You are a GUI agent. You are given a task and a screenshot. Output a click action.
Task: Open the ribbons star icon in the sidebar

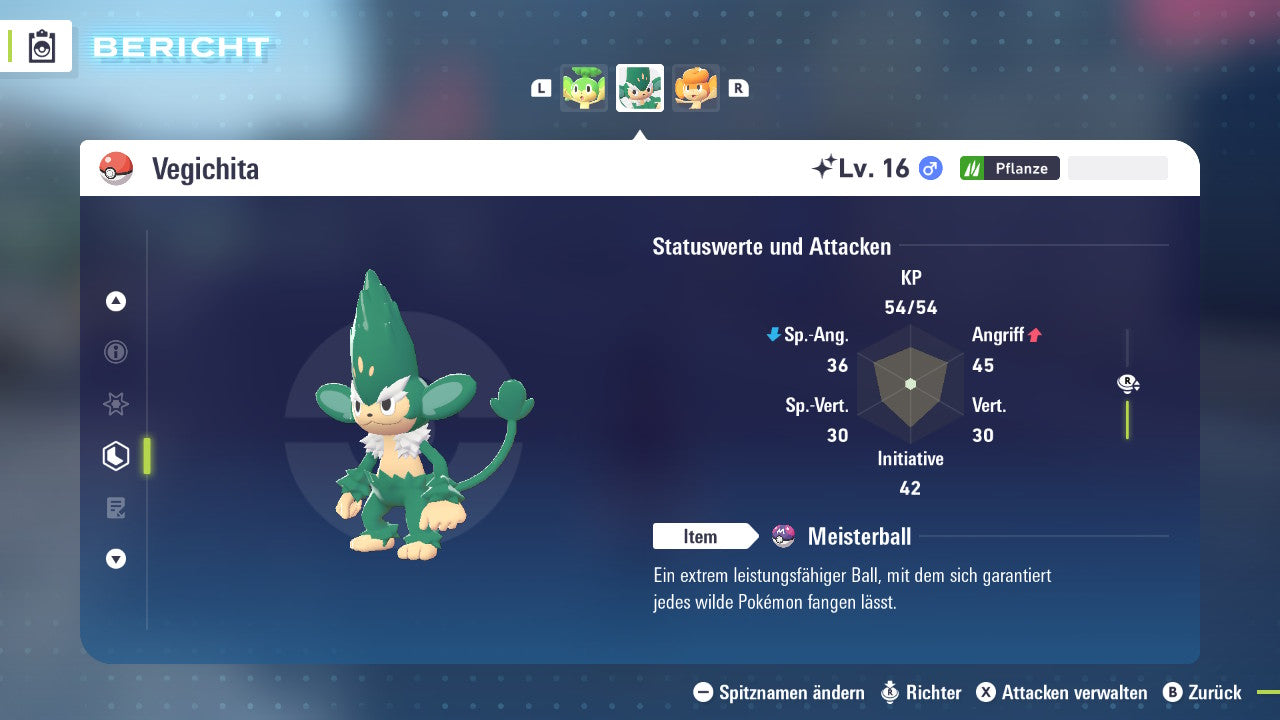[116, 404]
